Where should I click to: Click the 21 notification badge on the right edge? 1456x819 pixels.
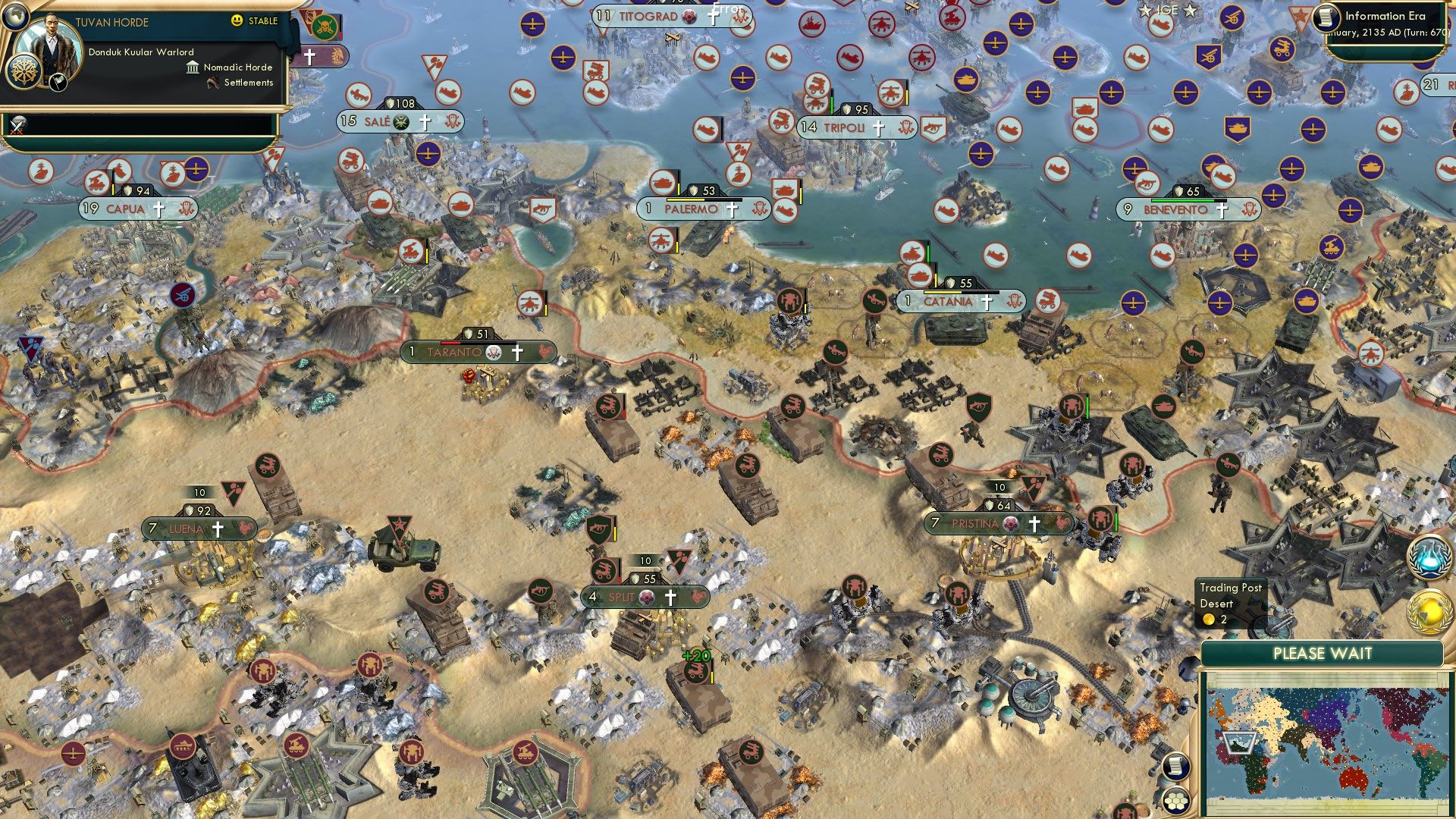click(1430, 83)
